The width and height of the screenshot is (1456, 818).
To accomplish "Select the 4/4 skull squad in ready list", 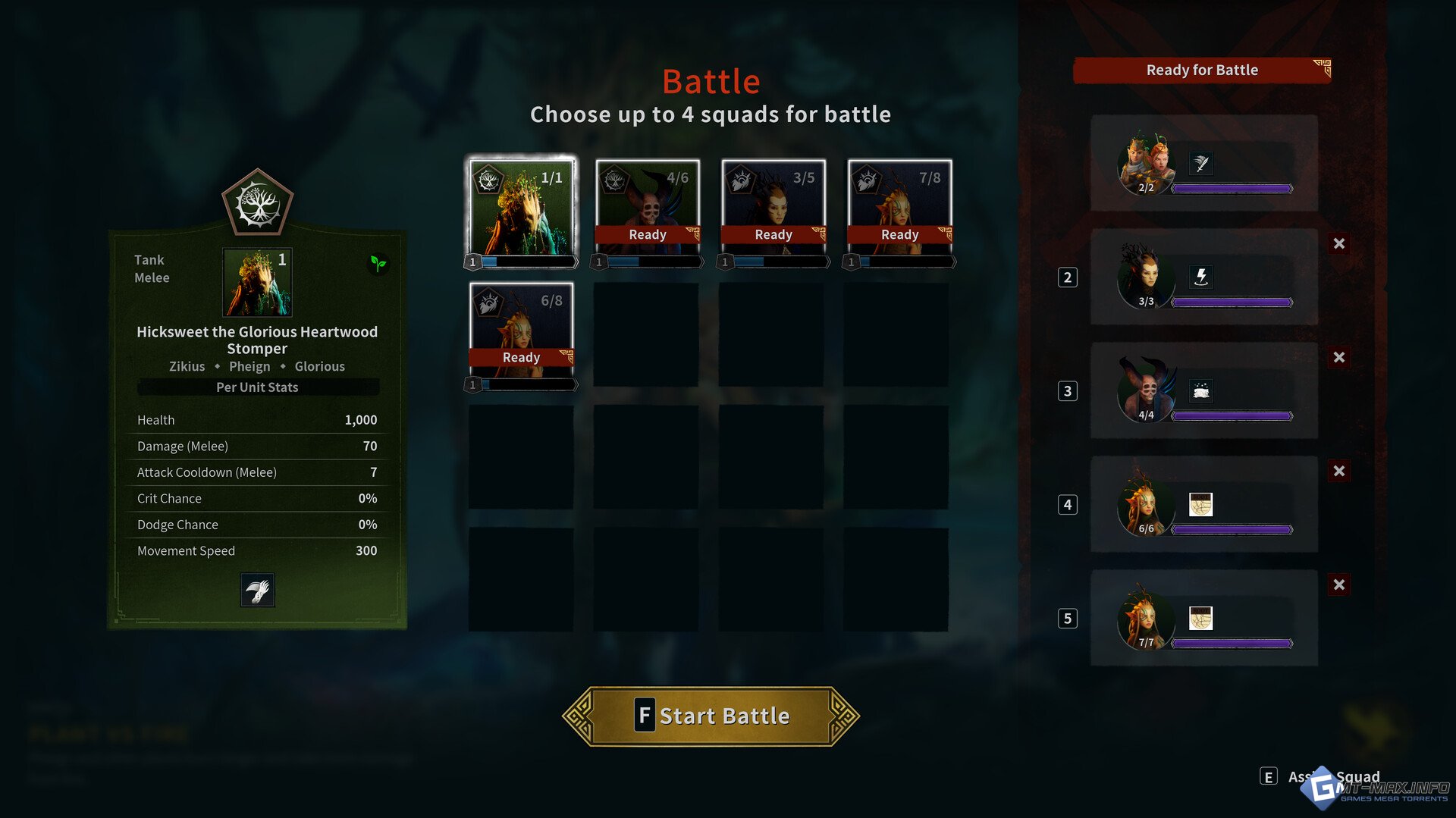I will click(1203, 390).
